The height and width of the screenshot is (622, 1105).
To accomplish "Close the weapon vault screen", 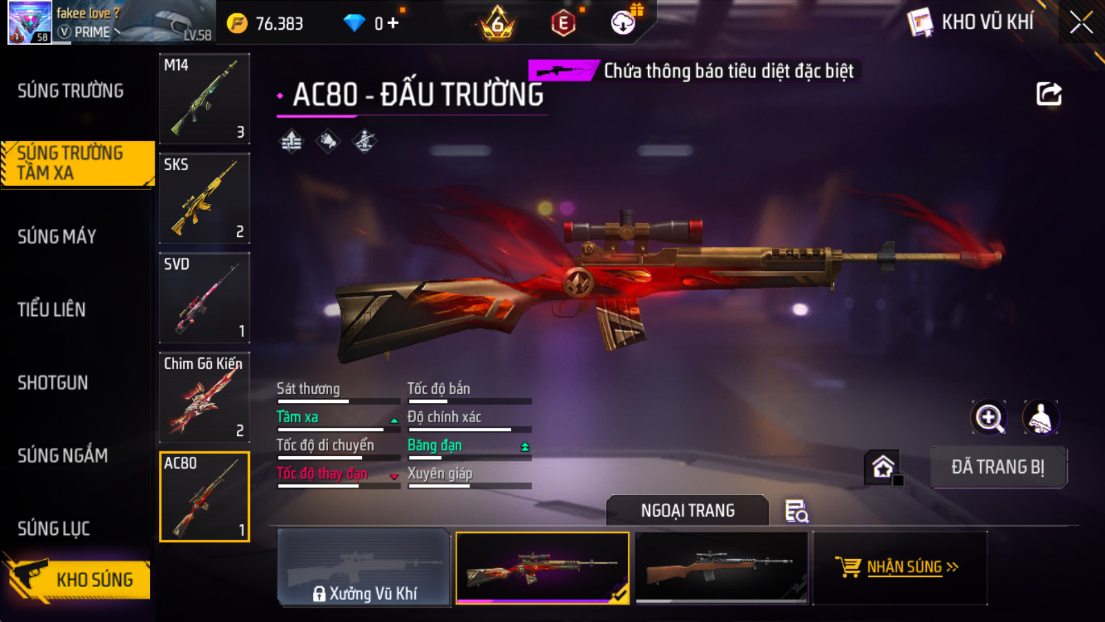I will click(x=1081, y=22).
